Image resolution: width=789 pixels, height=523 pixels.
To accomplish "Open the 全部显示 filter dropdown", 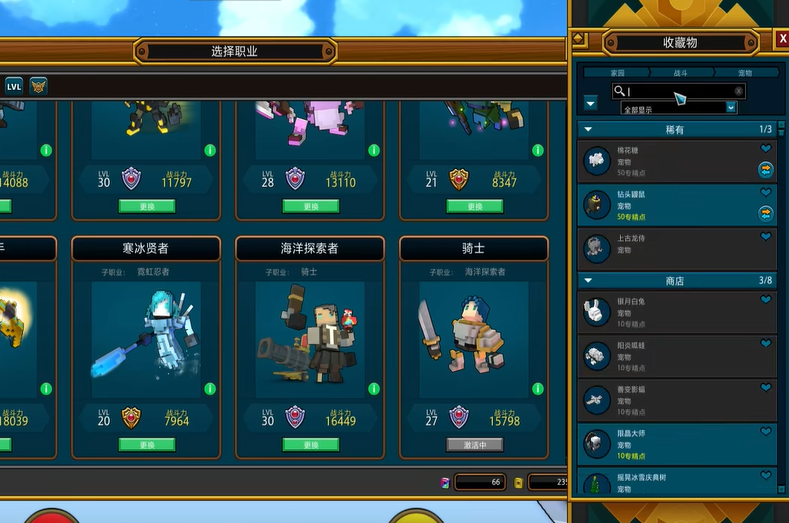I will (679, 107).
